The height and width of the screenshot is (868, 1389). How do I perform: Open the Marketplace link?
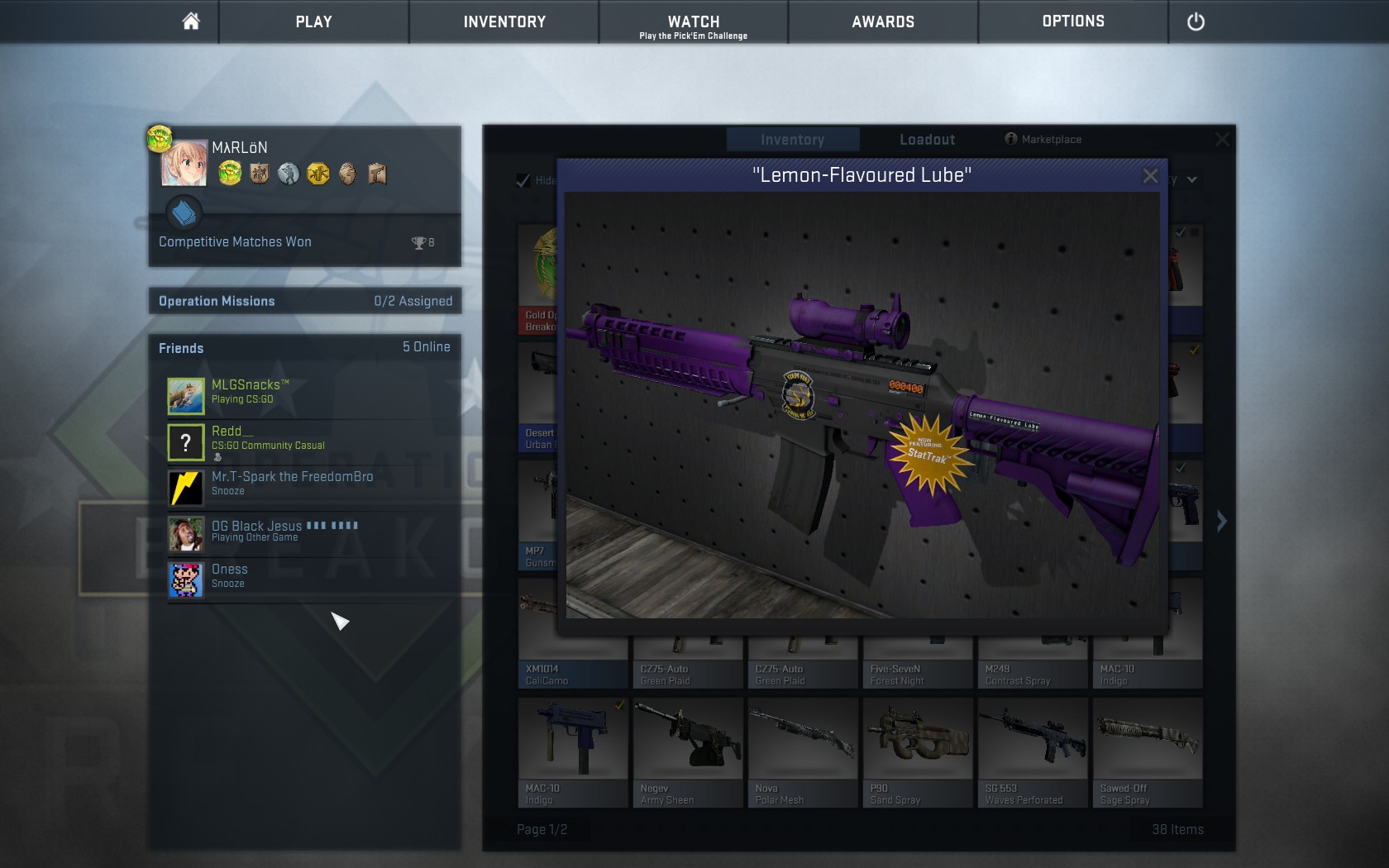pos(1043,139)
